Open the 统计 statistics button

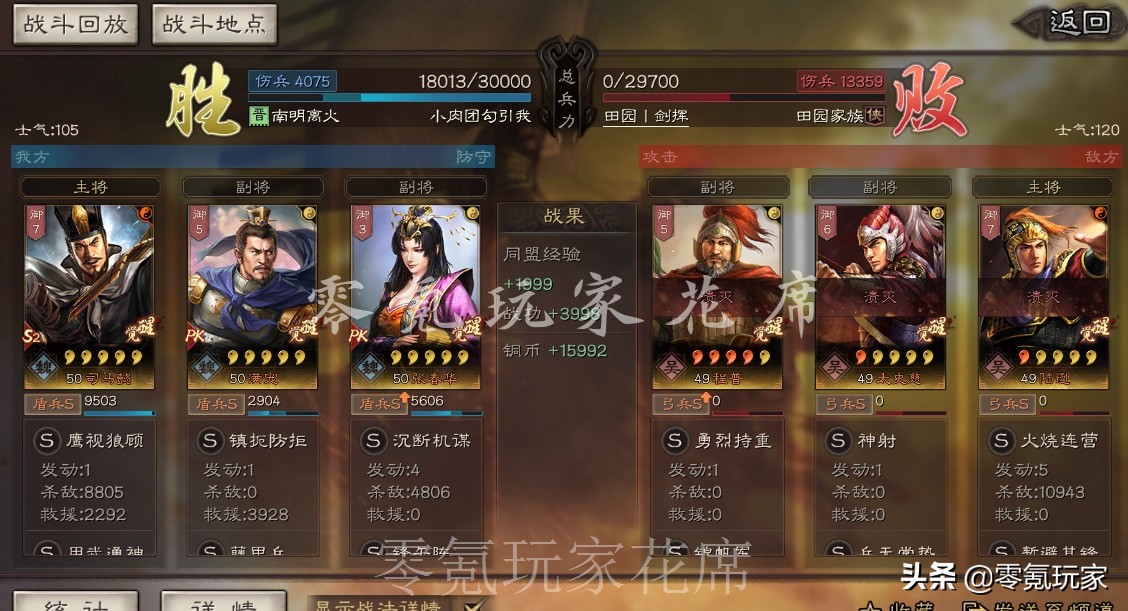(75, 603)
